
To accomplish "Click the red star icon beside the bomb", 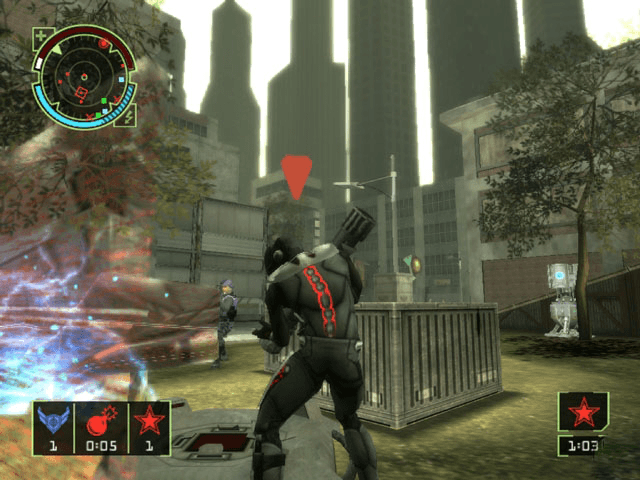I will pyautogui.click(x=149, y=419).
